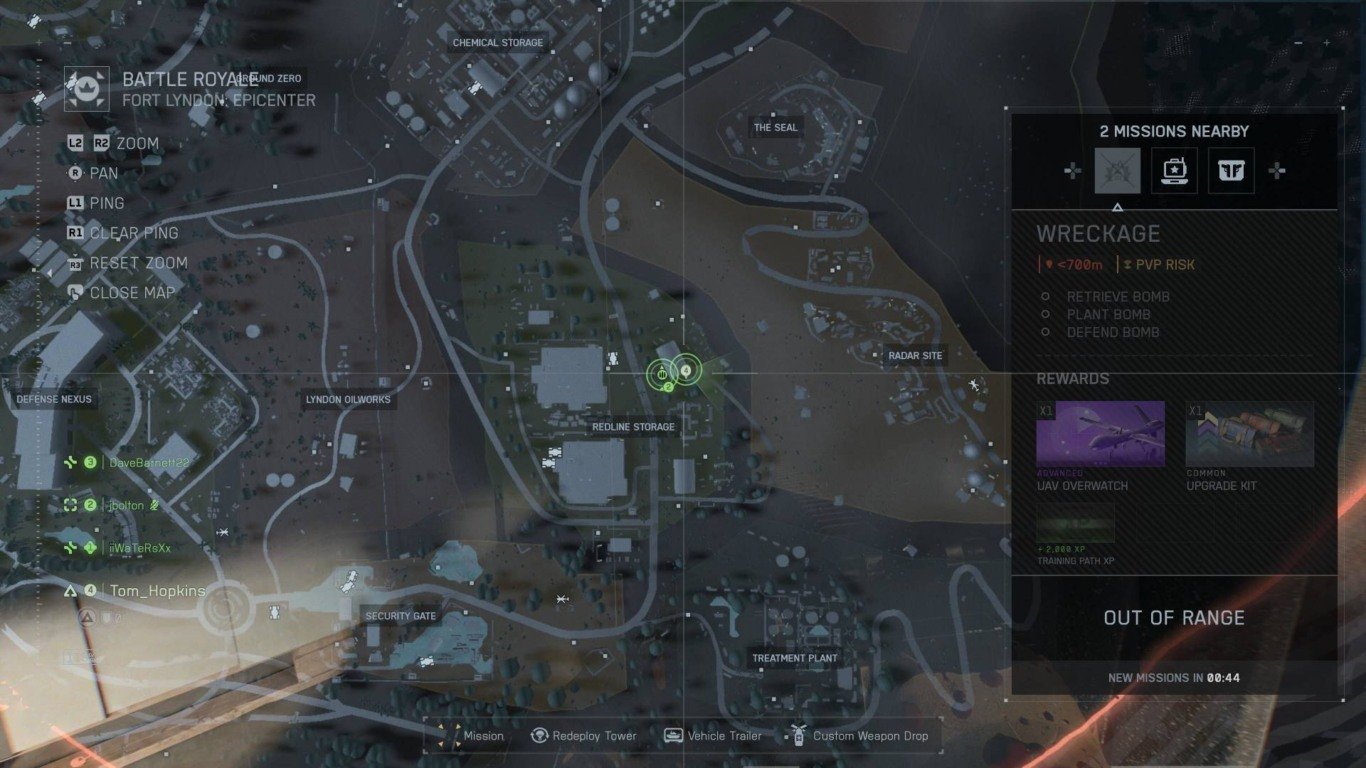
Task: Click the Security Gate location label
Action: 400,616
